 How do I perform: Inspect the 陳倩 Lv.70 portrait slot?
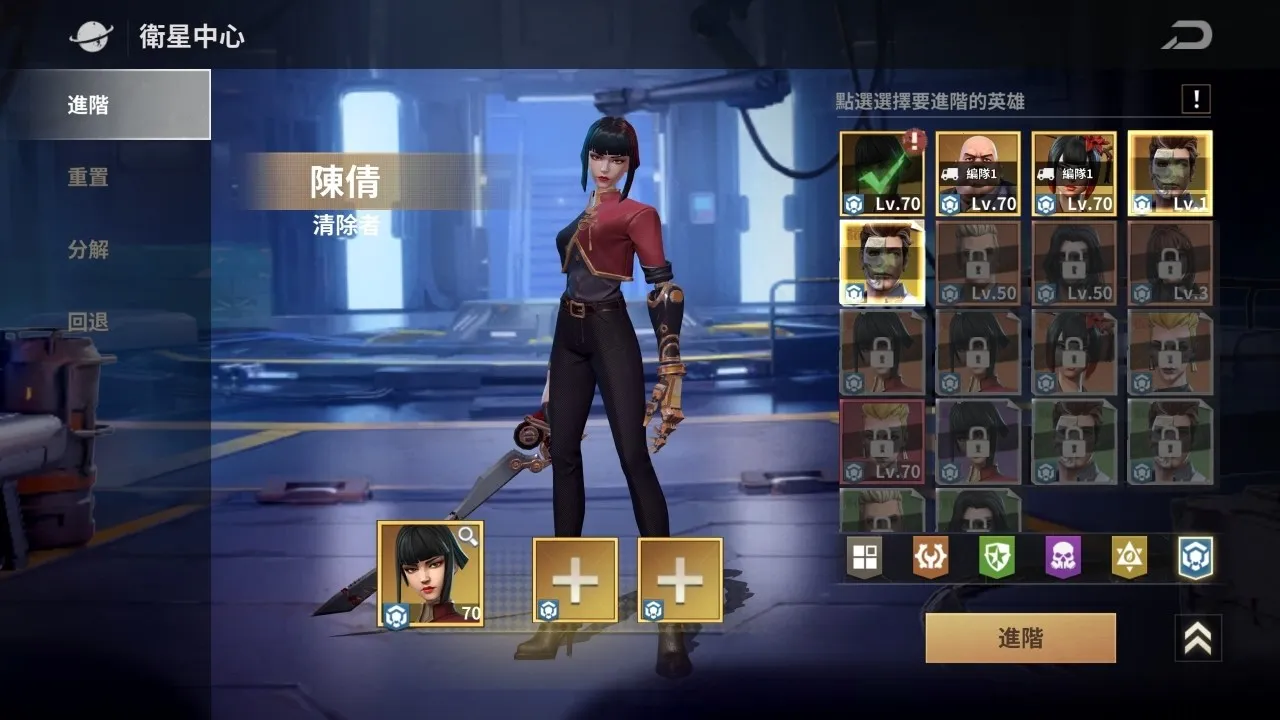tap(430, 574)
